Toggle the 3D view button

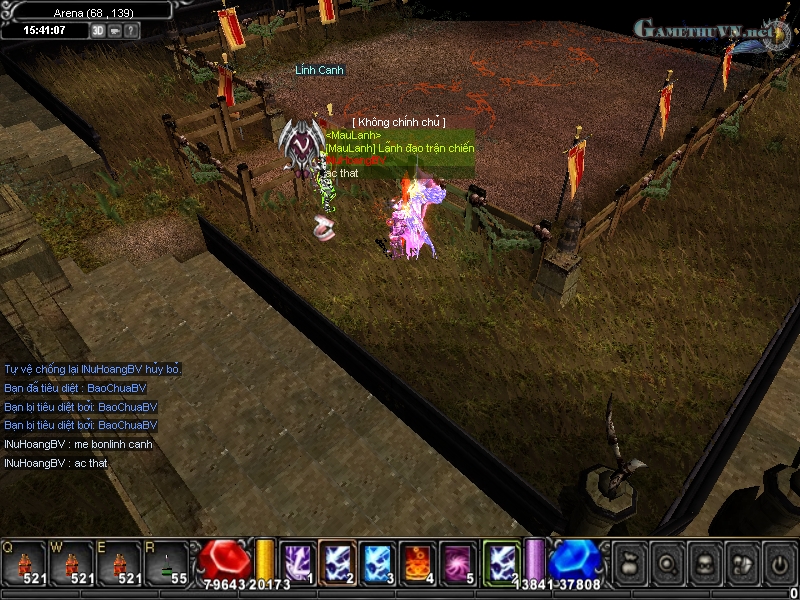pyautogui.click(x=98, y=30)
